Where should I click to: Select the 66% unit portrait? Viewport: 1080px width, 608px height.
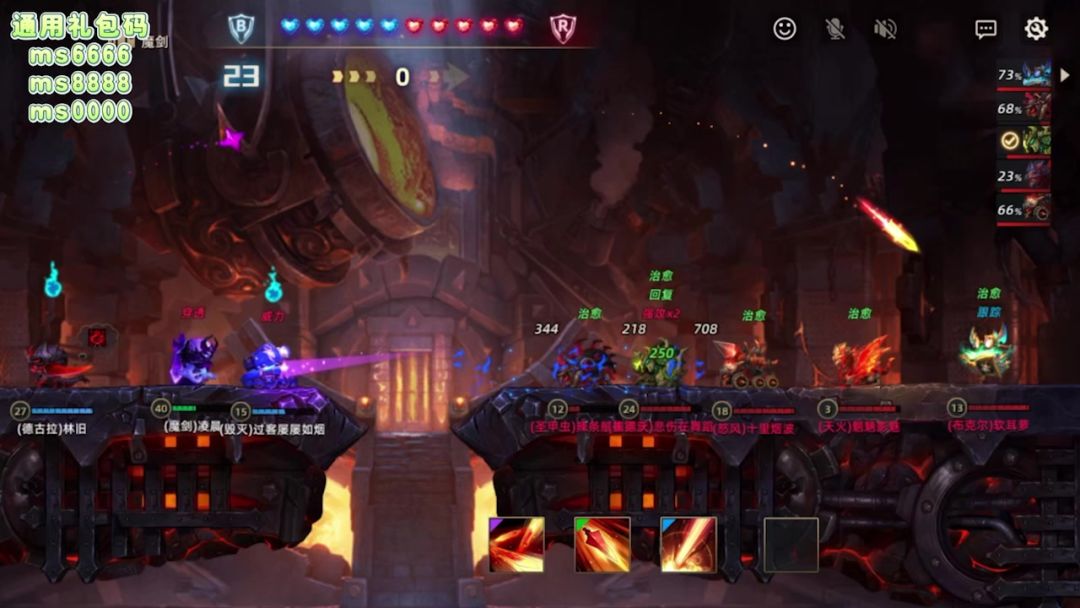click(x=1036, y=209)
